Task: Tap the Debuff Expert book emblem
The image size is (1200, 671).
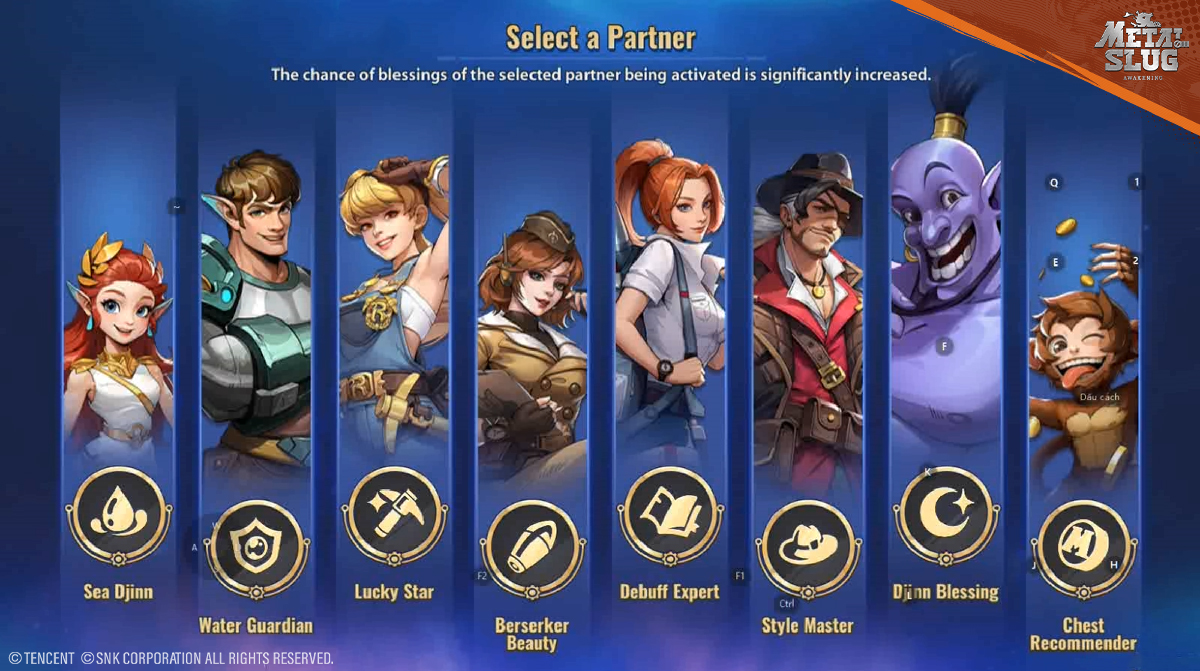Action: click(x=669, y=515)
